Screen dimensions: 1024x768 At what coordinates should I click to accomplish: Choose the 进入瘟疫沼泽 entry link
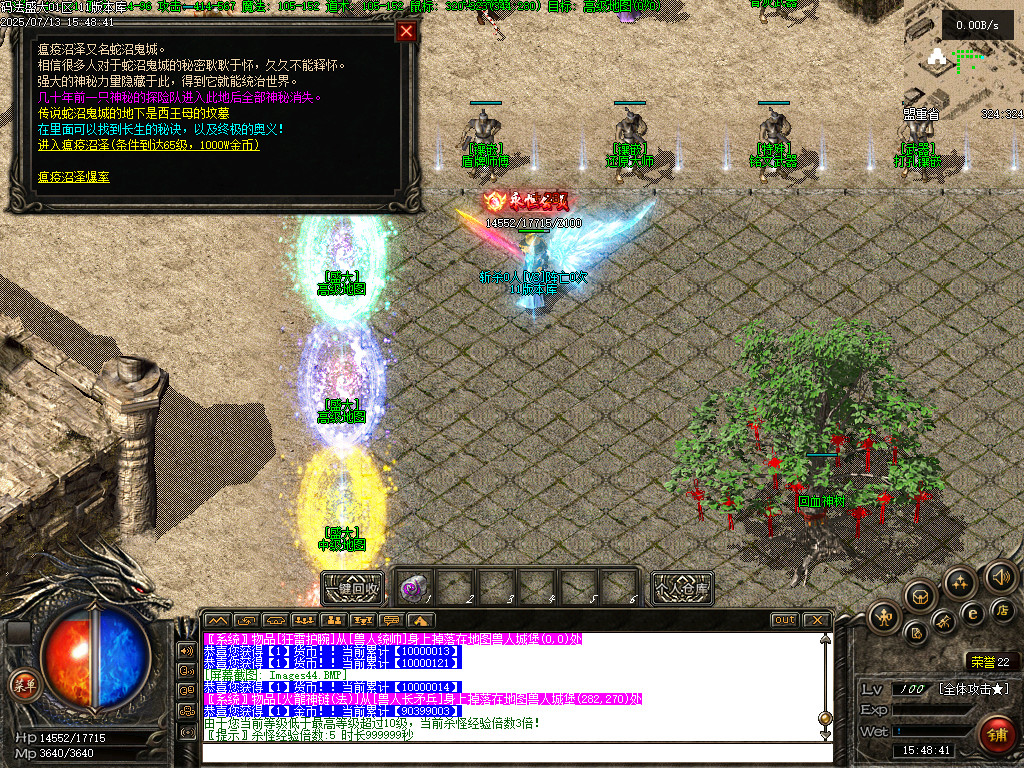tap(148, 145)
